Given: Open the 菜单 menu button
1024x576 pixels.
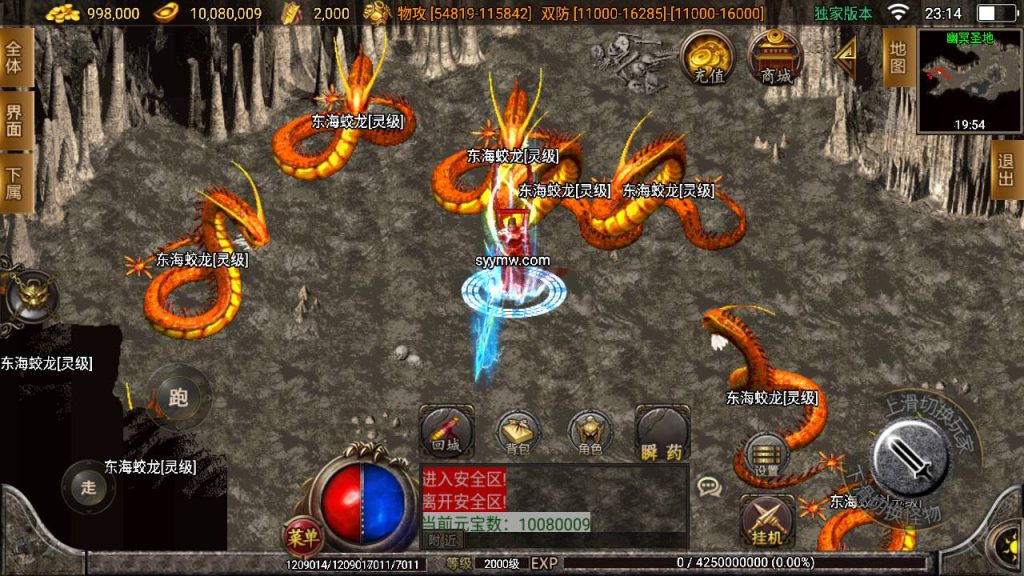Looking at the screenshot, I should click(x=302, y=537).
